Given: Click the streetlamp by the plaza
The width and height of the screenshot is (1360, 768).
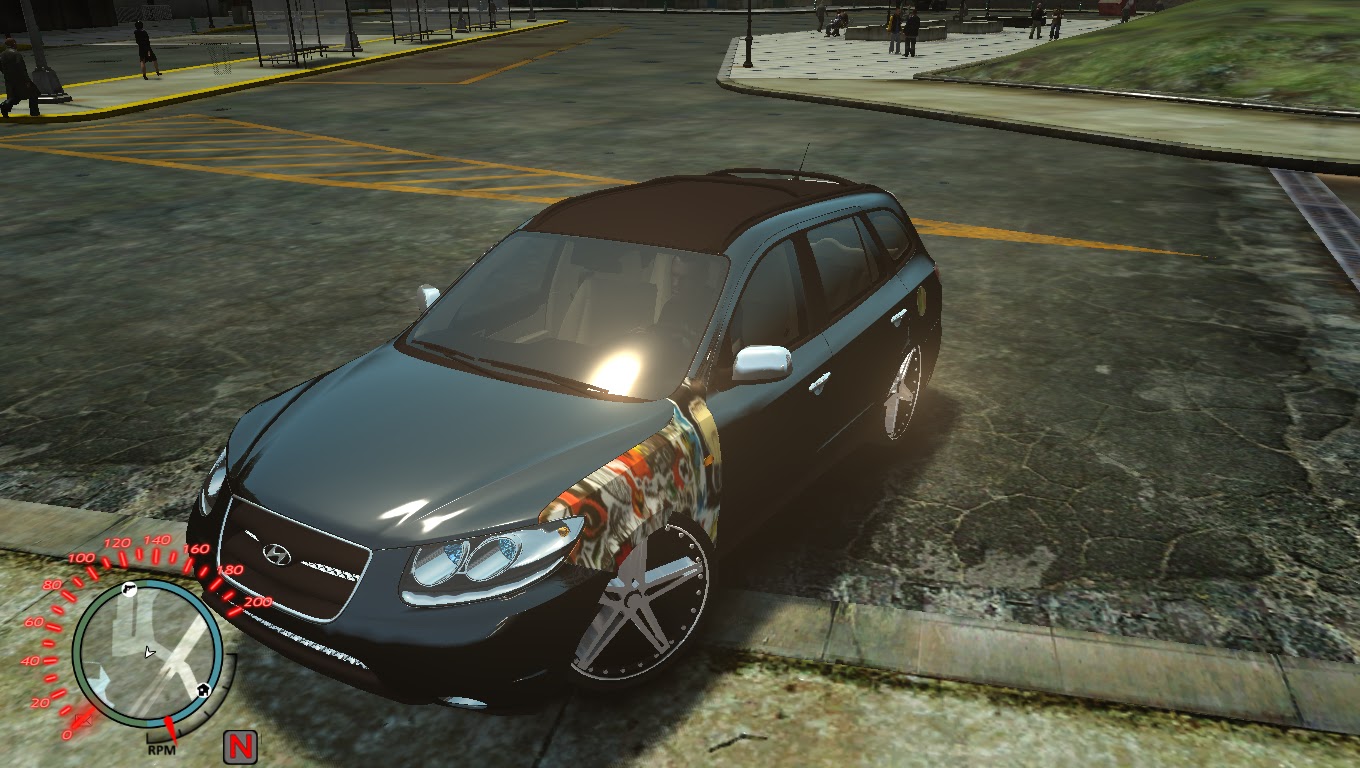Looking at the screenshot, I should [748, 25].
